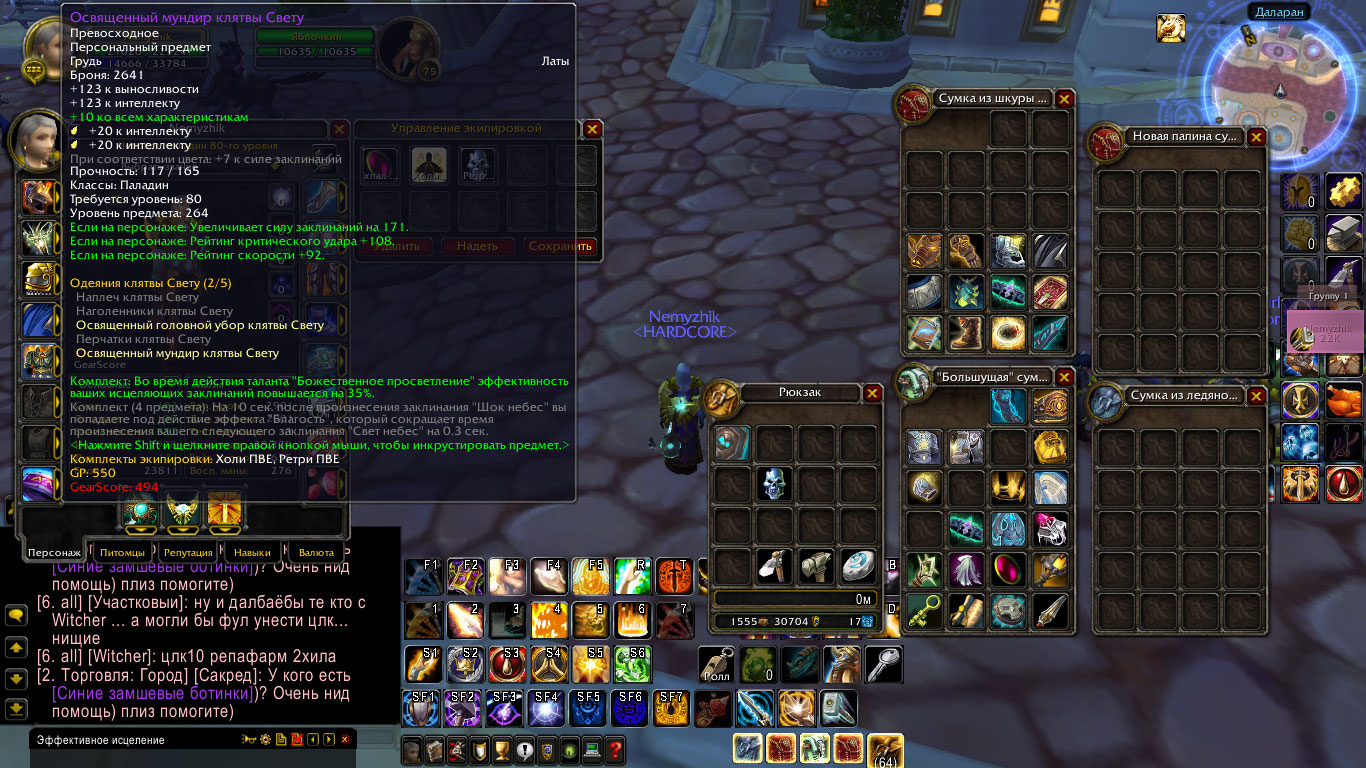Image resolution: width=1366 pixels, height=768 pixels.
Task: Use the ability in slot S3
Action: point(506,664)
